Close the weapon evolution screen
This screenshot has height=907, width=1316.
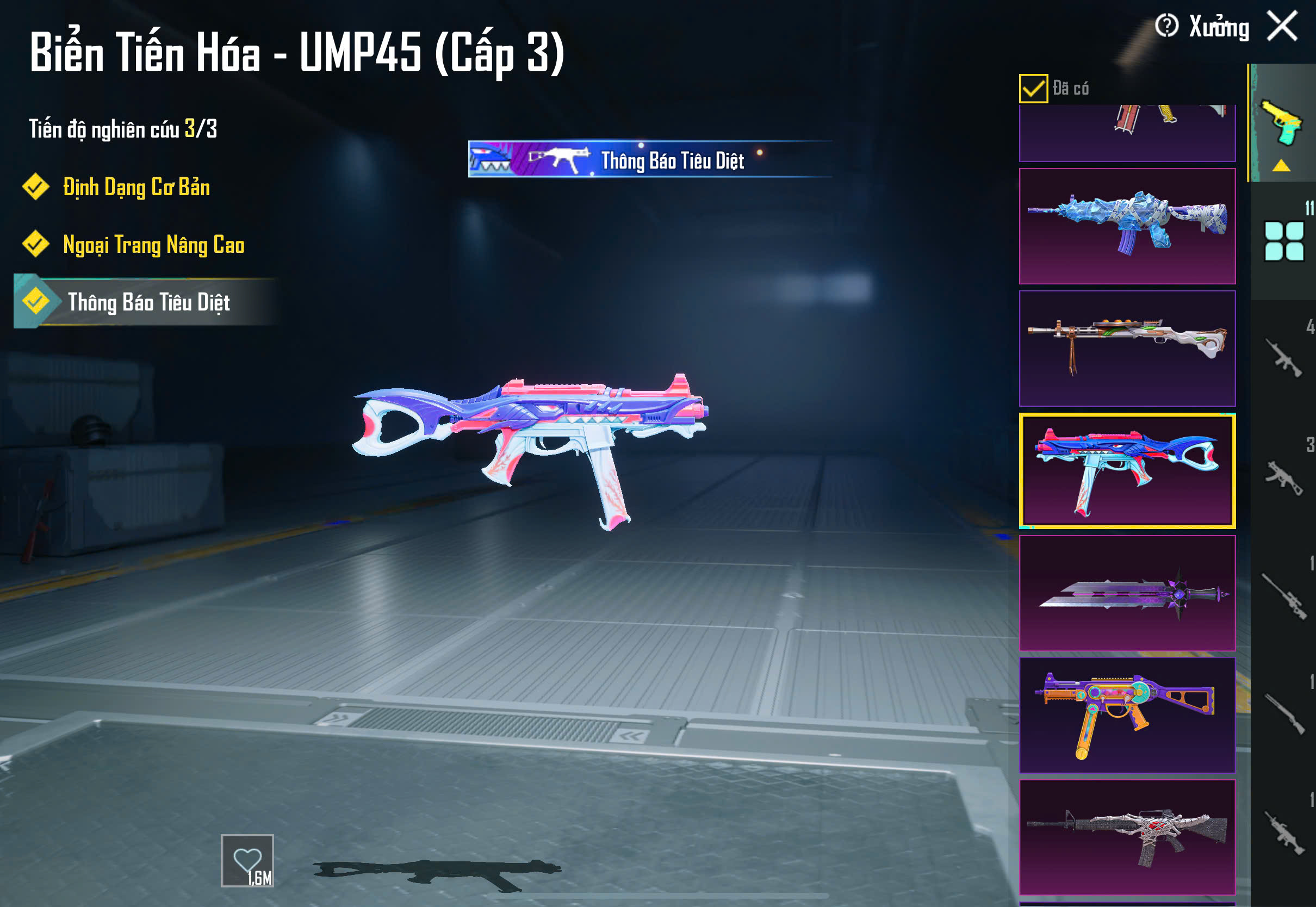coord(1282,26)
